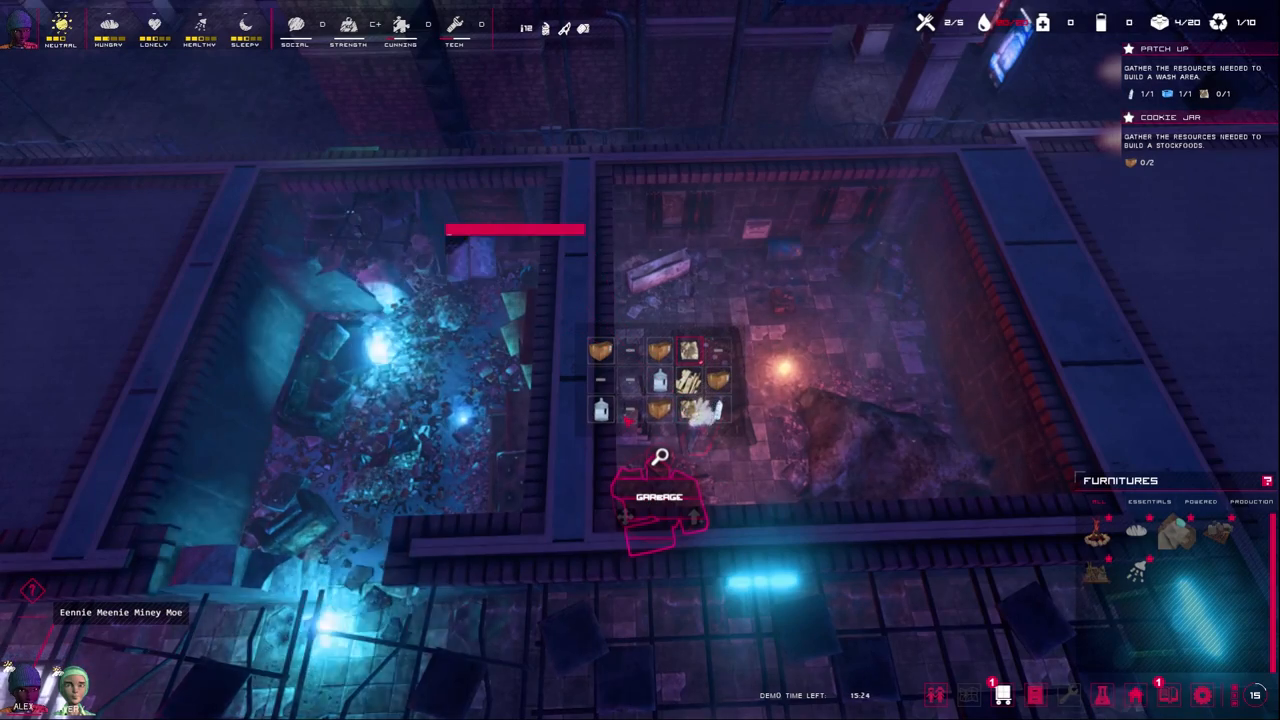Select the wrench icon in the bottom toolbar
The image size is (1280, 720).
pyautogui.click(x=1070, y=695)
